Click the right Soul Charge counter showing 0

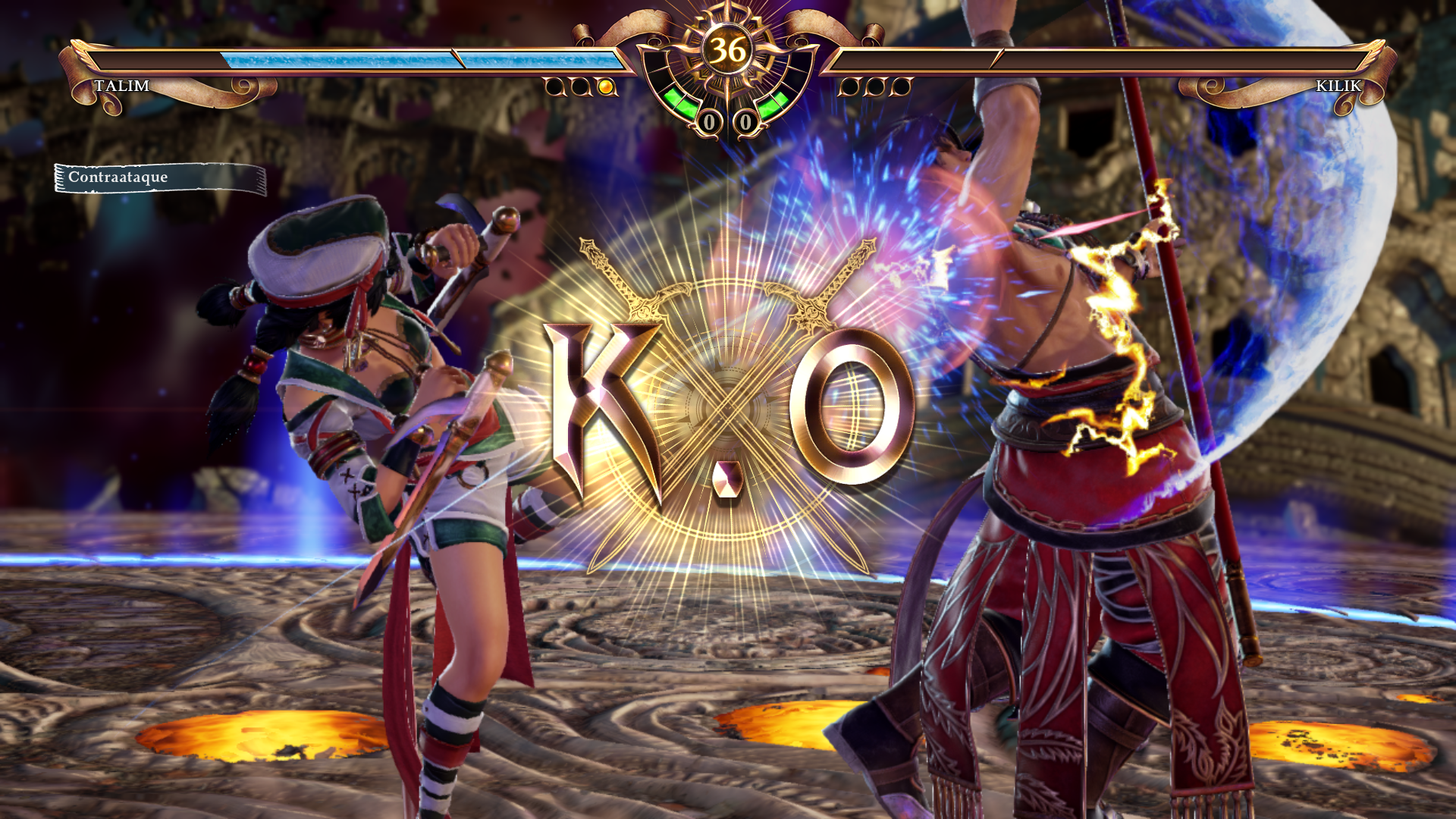coord(745,121)
